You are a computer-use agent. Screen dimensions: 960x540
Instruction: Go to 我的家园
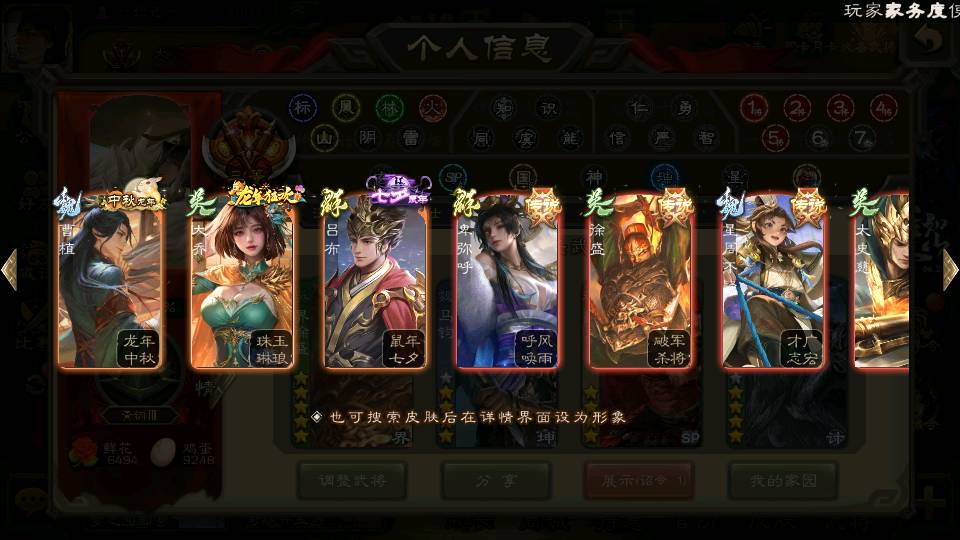(x=782, y=481)
